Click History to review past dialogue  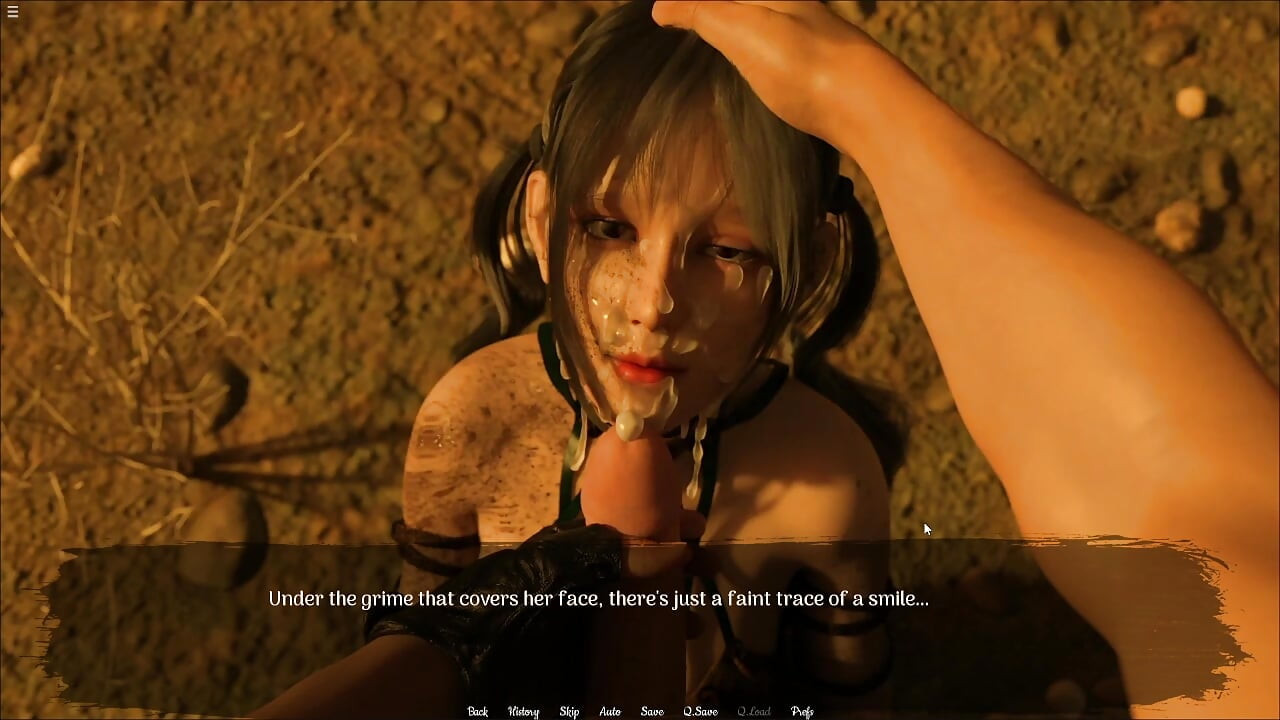521,711
